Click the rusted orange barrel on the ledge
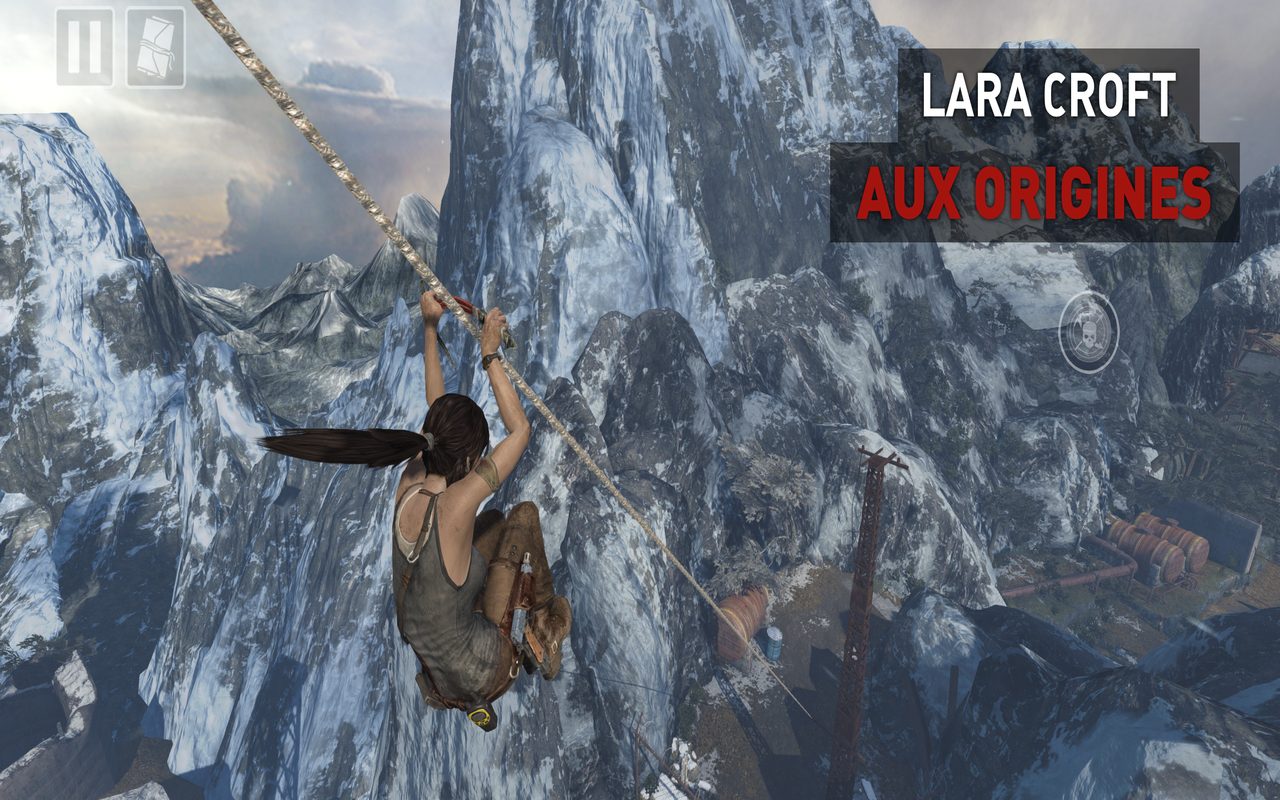This screenshot has height=800, width=1280. point(742,618)
